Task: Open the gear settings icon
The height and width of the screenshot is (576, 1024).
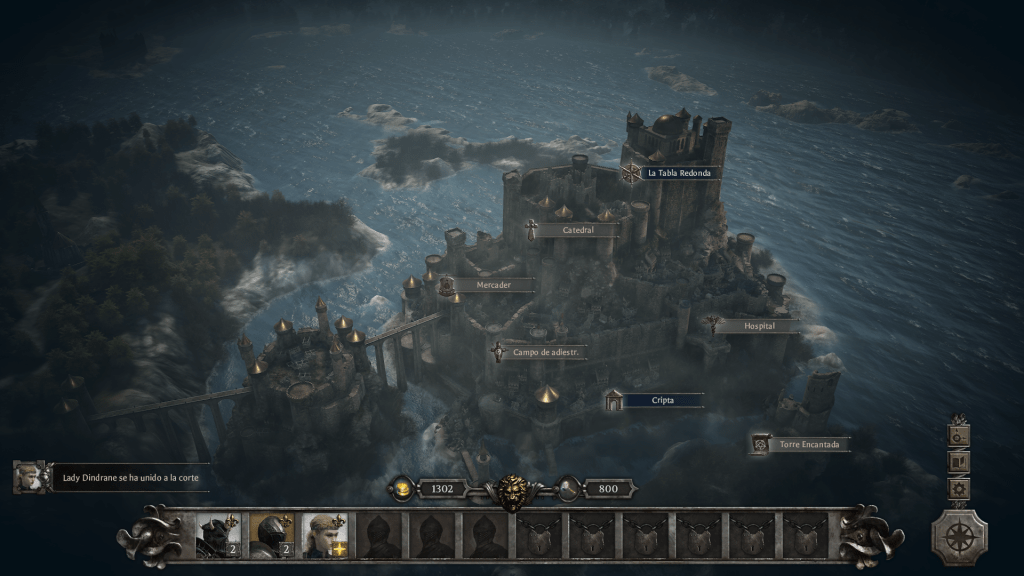Action: pos(959,488)
